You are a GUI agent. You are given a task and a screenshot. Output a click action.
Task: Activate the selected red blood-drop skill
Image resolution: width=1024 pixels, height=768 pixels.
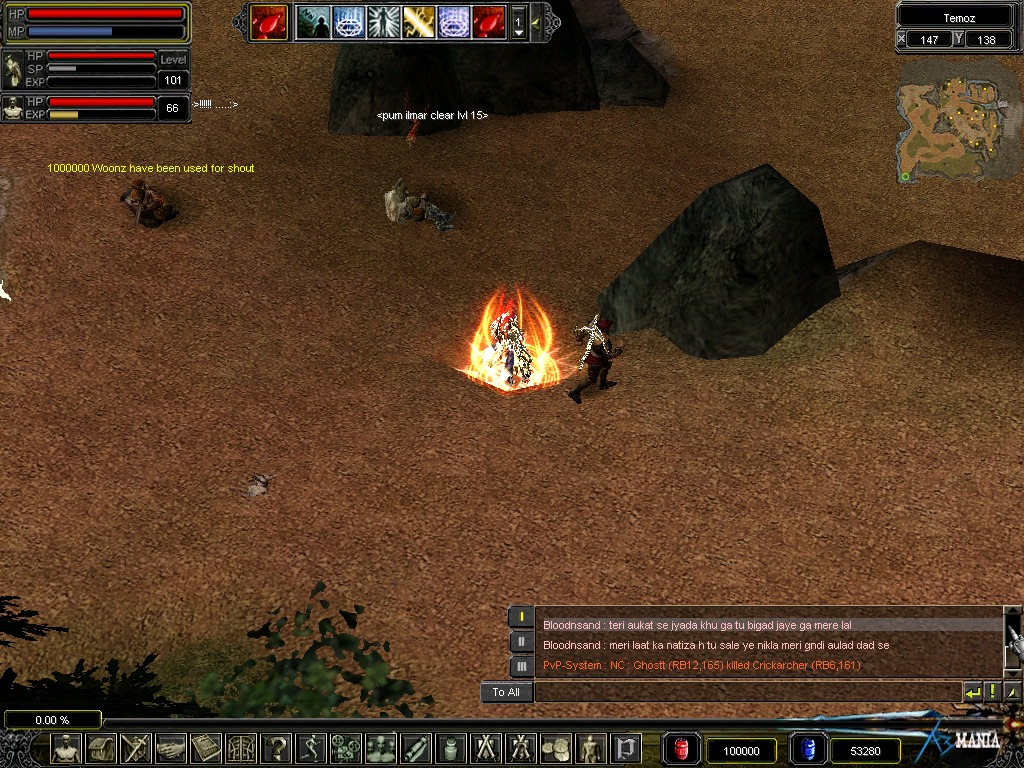269,22
